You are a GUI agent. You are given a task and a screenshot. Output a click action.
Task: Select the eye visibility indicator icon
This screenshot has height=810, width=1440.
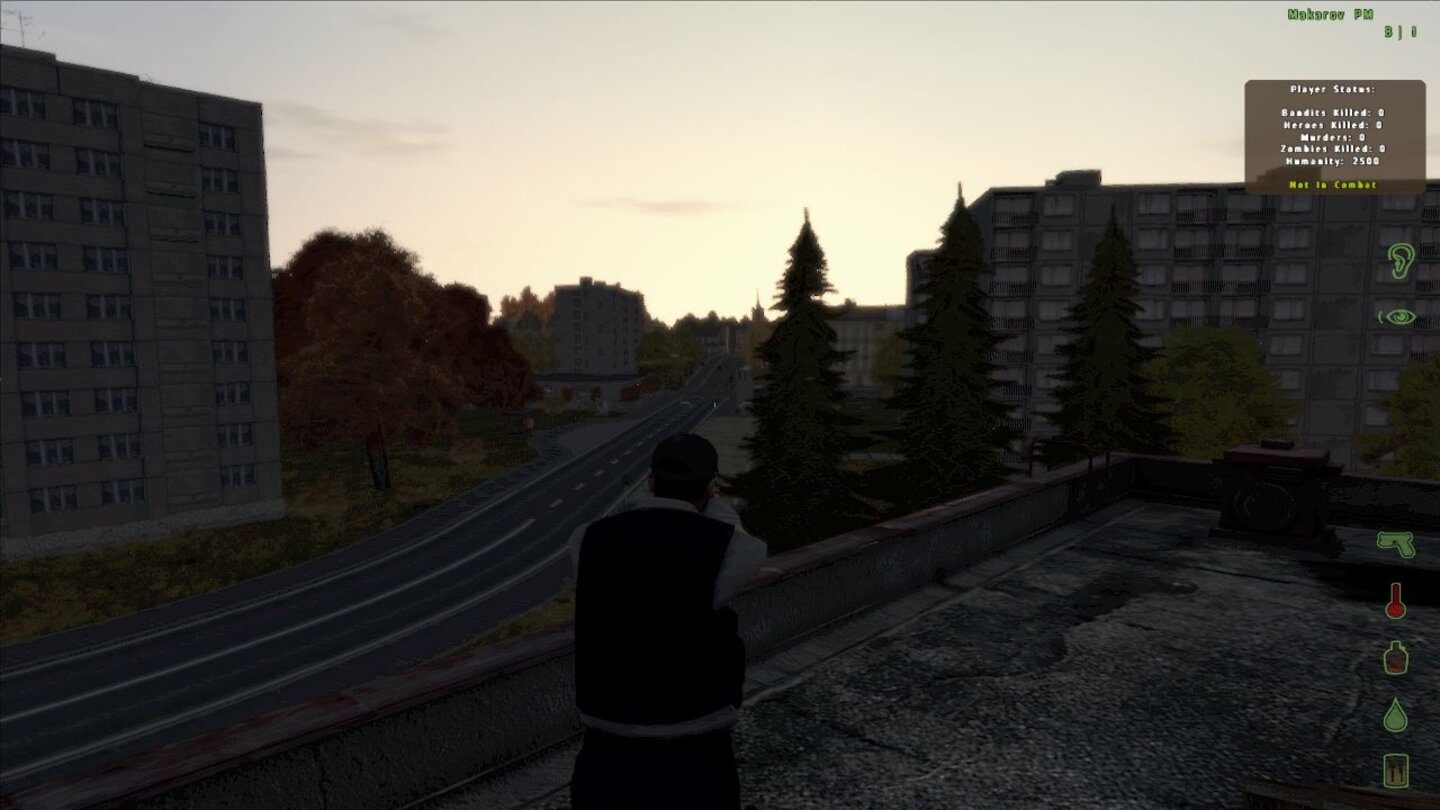pyautogui.click(x=1400, y=318)
